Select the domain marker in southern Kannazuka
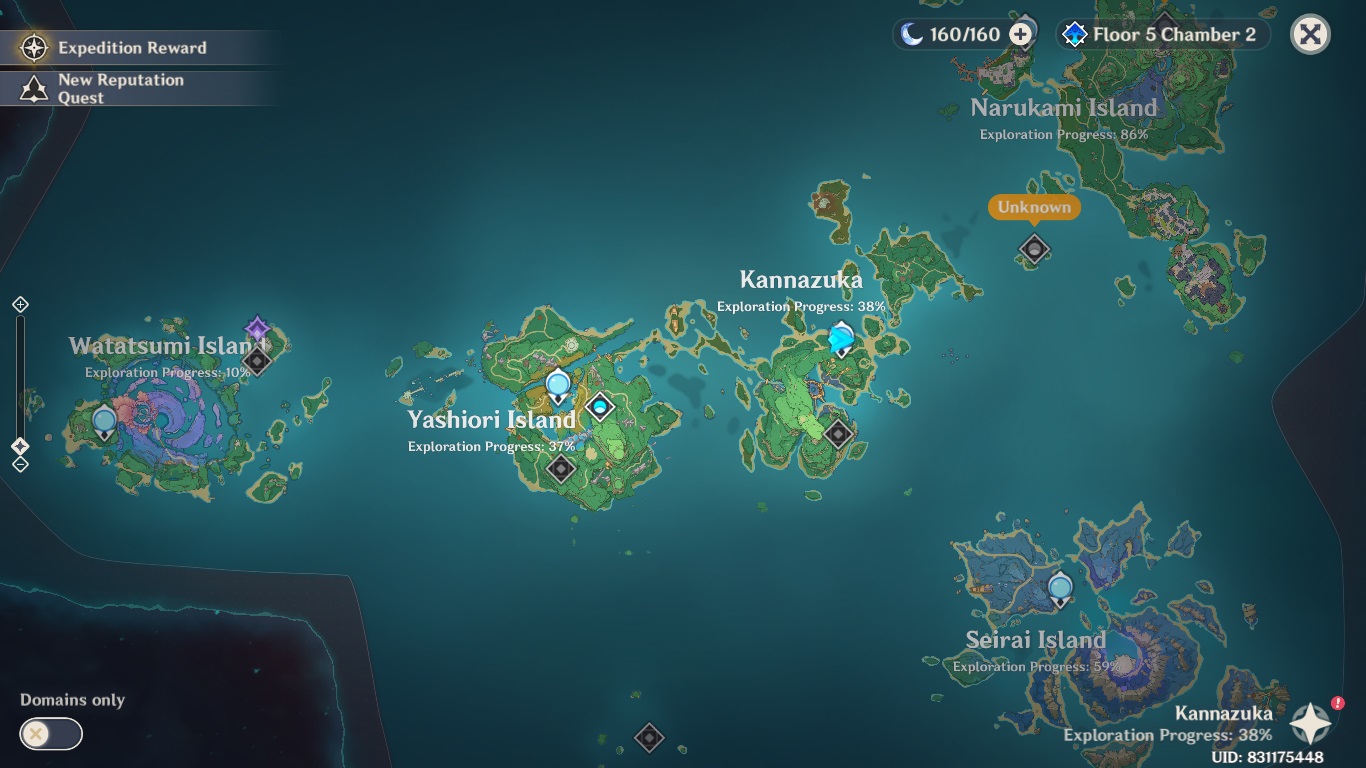 point(838,433)
